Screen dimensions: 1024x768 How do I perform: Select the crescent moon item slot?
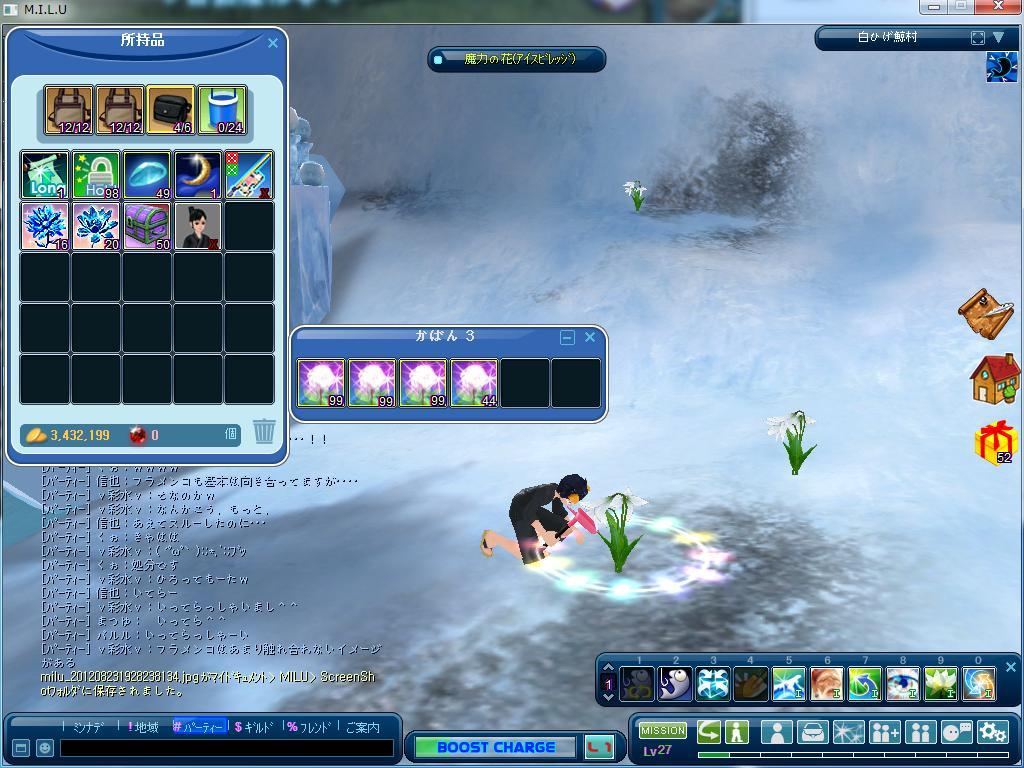pyautogui.click(x=197, y=175)
